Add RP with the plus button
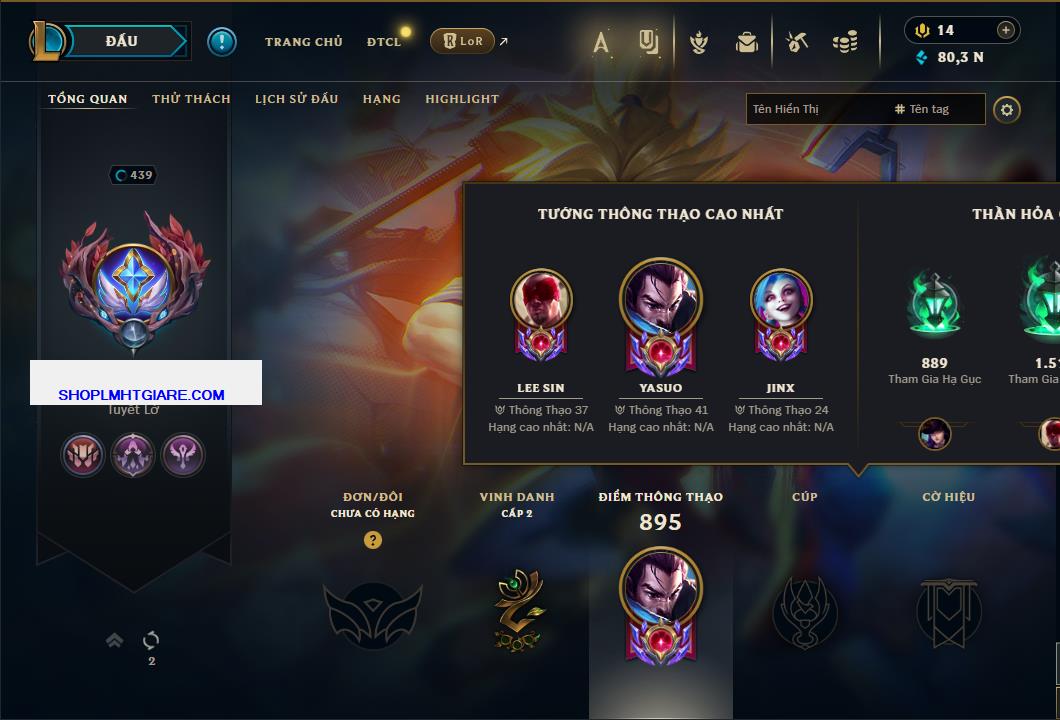 point(1006,30)
